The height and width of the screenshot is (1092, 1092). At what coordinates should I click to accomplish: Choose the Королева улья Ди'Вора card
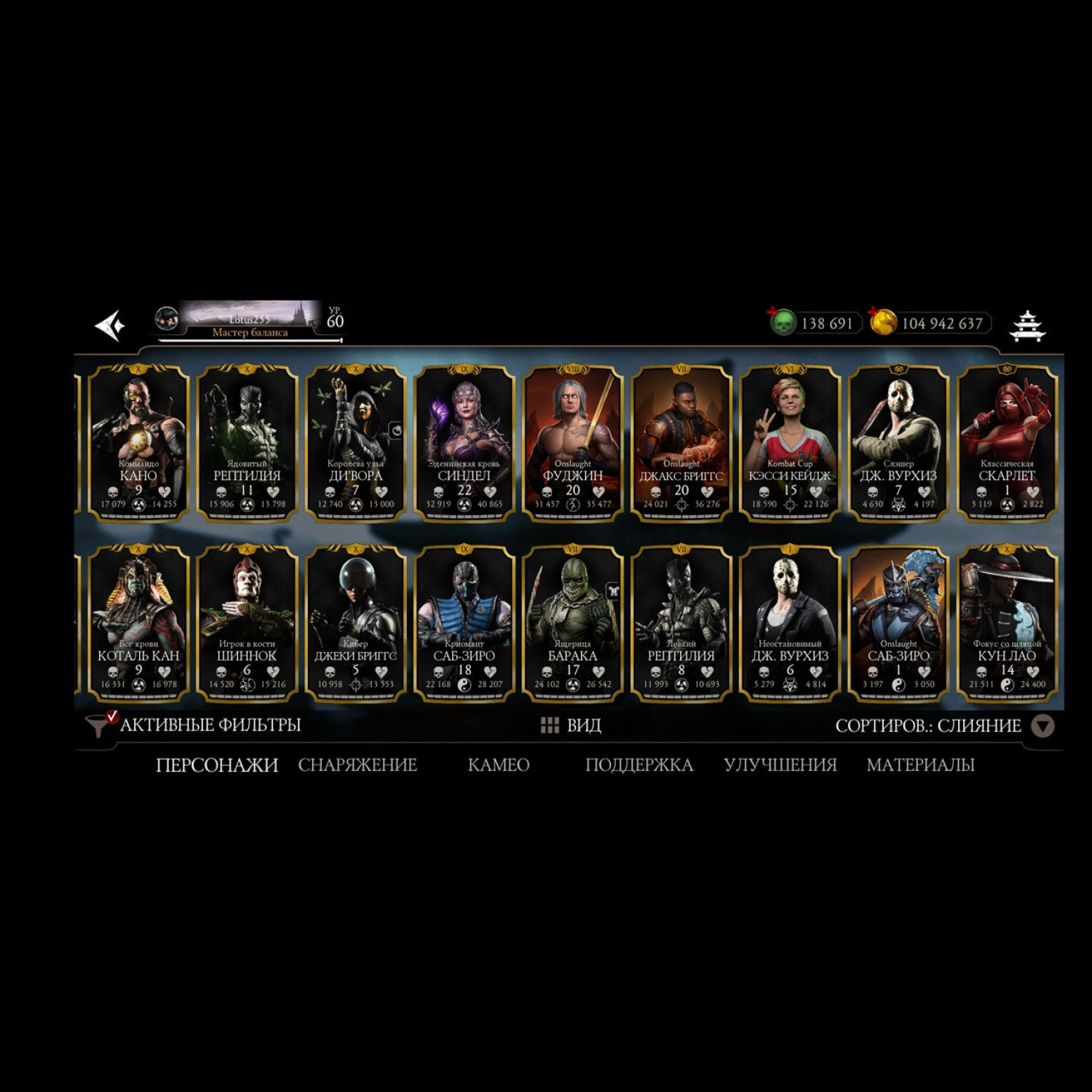tap(355, 443)
